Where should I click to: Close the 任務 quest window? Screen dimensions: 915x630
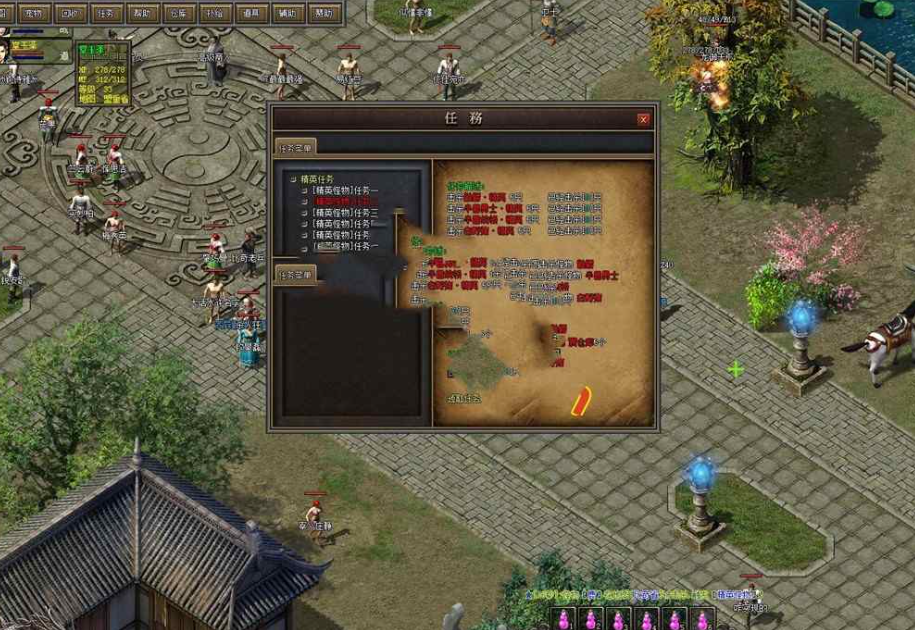point(644,119)
